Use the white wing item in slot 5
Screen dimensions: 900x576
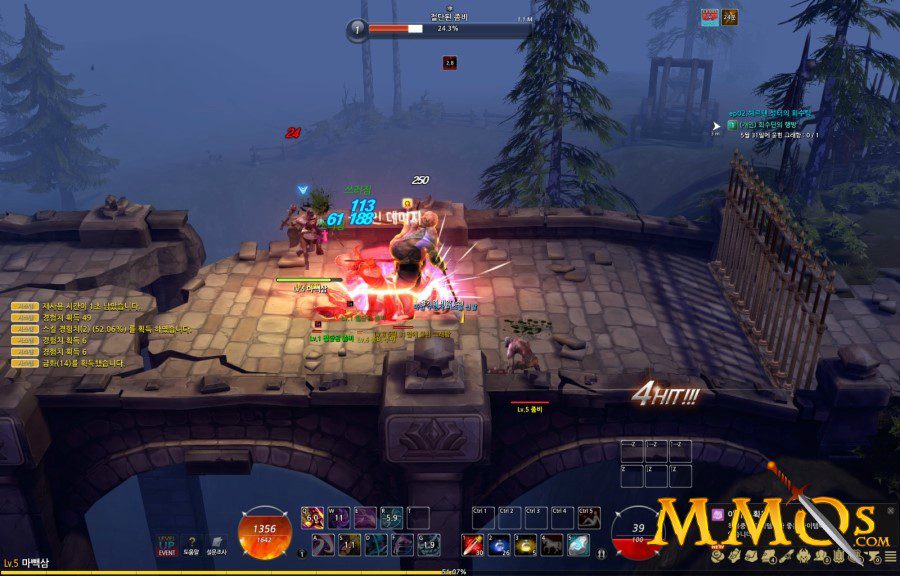pos(577,545)
